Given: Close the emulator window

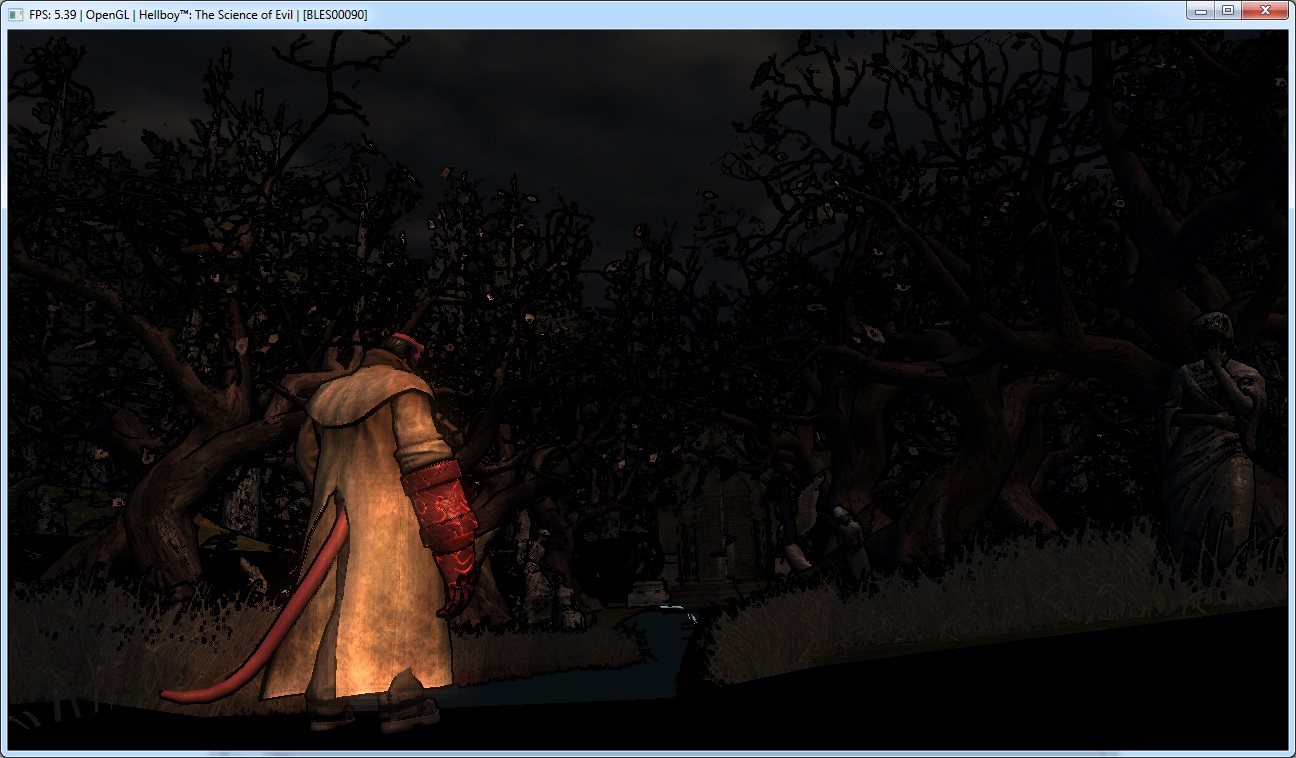Looking at the screenshot, I should [x=1264, y=10].
